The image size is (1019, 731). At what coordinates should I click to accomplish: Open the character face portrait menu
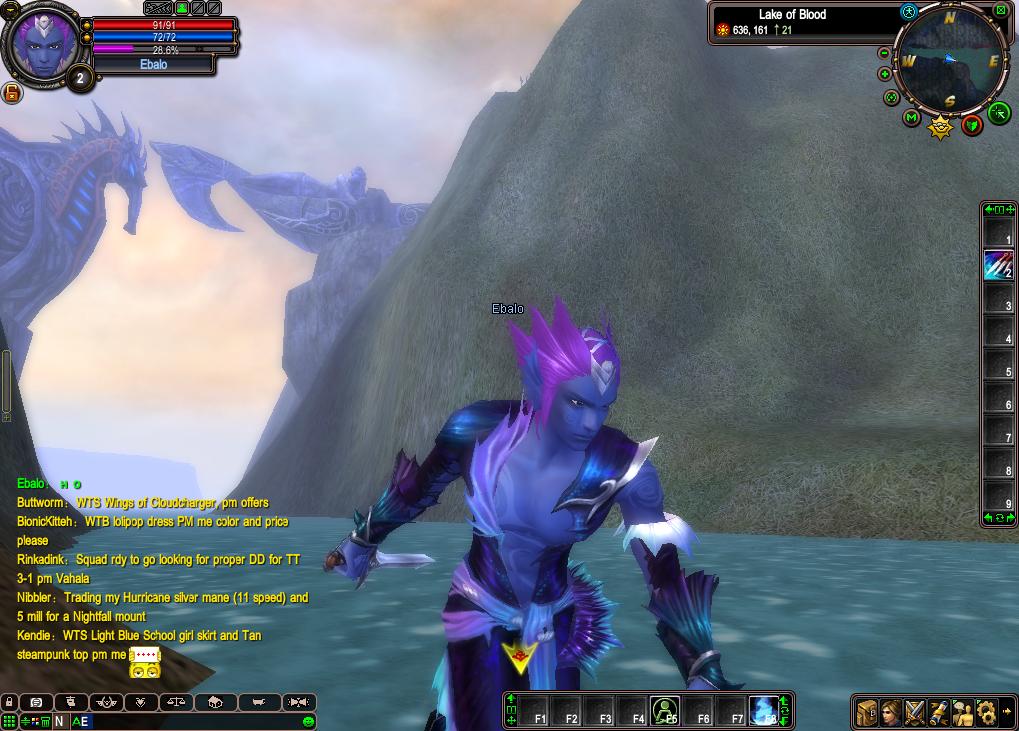[x=890, y=712]
